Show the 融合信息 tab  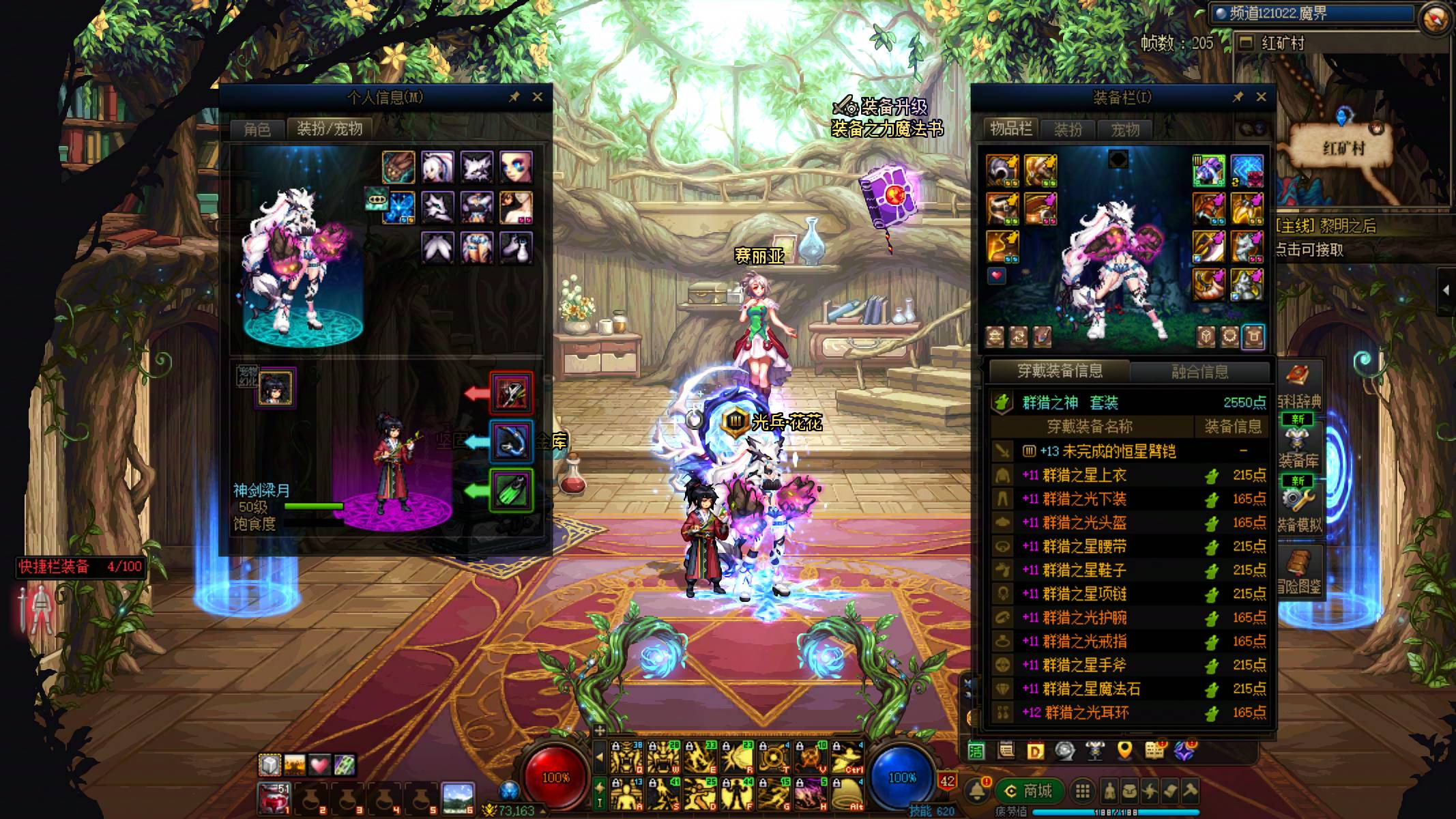1199,372
